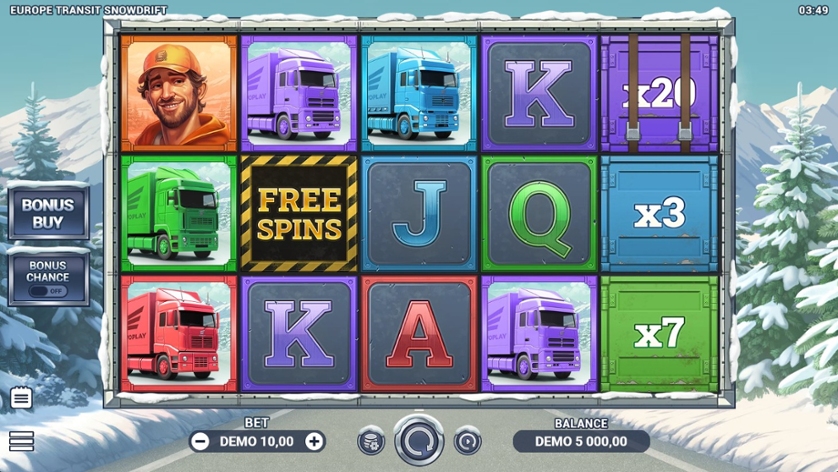Open the Bonus Buy menu
Image resolution: width=838 pixels, height=472 pixels.
click(48, 213)
